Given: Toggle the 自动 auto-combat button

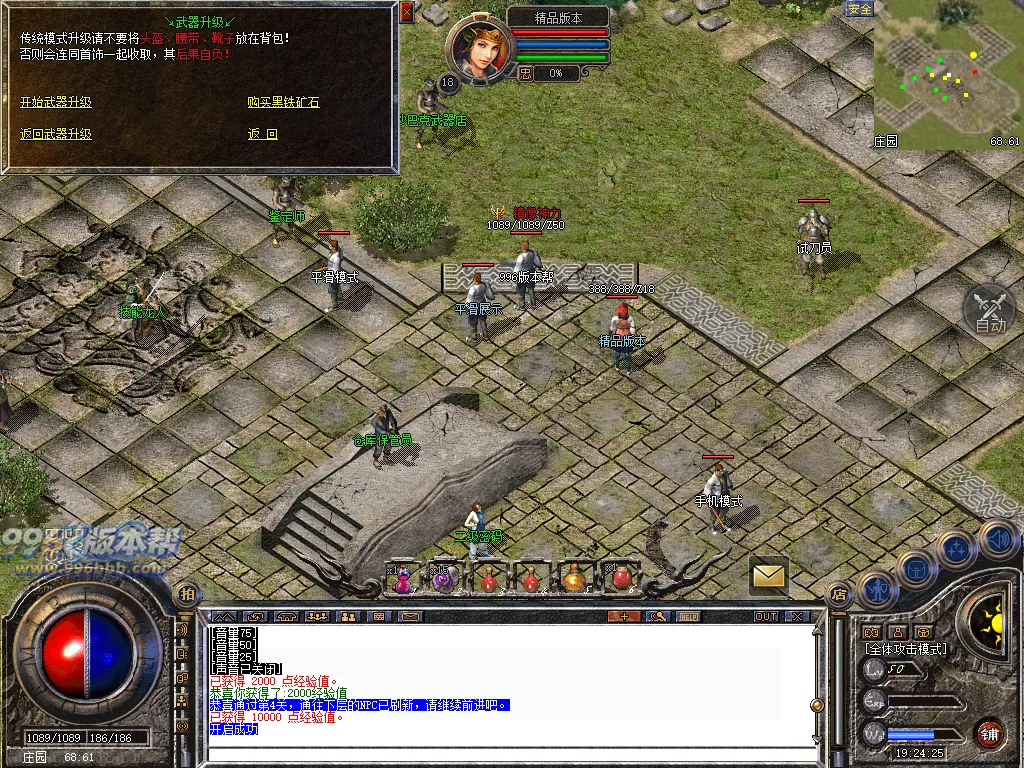Looking at the screenshot, I should pyautogui.click(x=989, y=310).
